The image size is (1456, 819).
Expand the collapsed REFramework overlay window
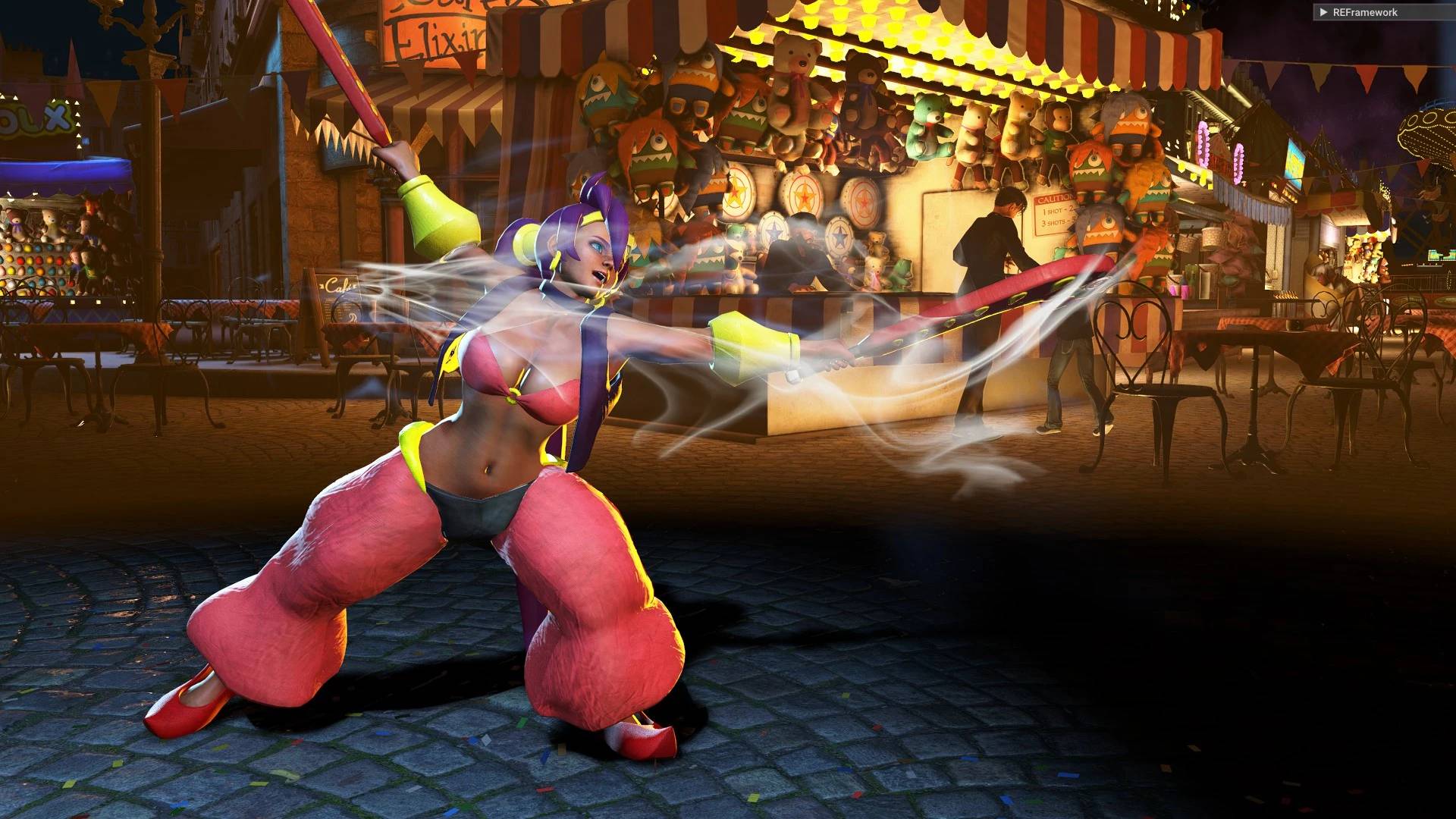point(1323,12)
